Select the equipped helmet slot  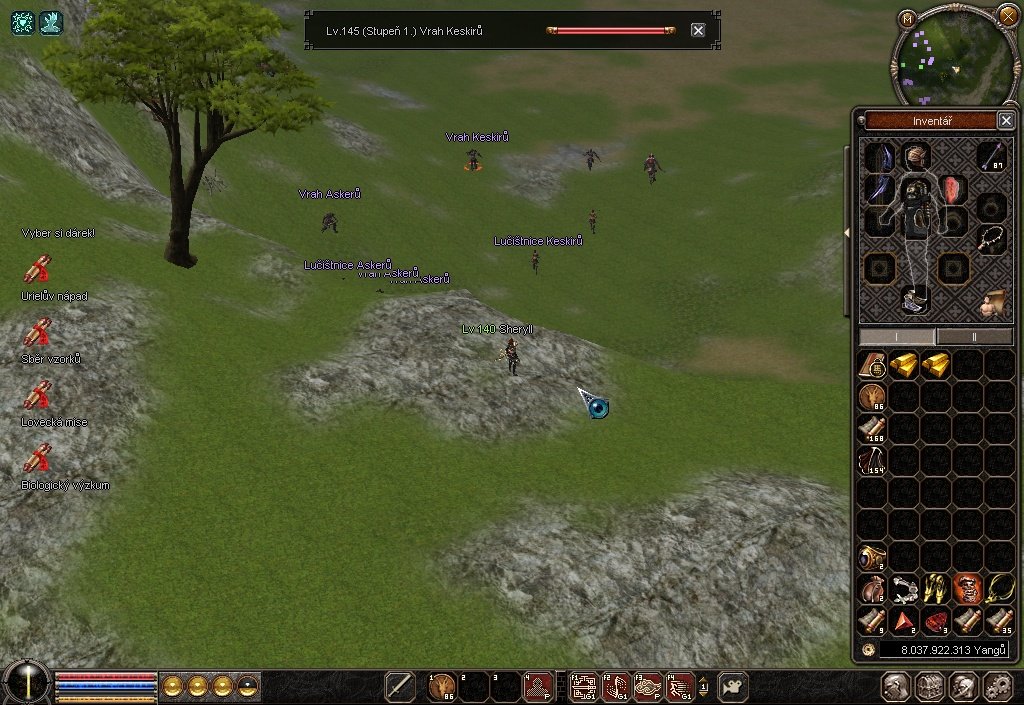click(916, 156)
